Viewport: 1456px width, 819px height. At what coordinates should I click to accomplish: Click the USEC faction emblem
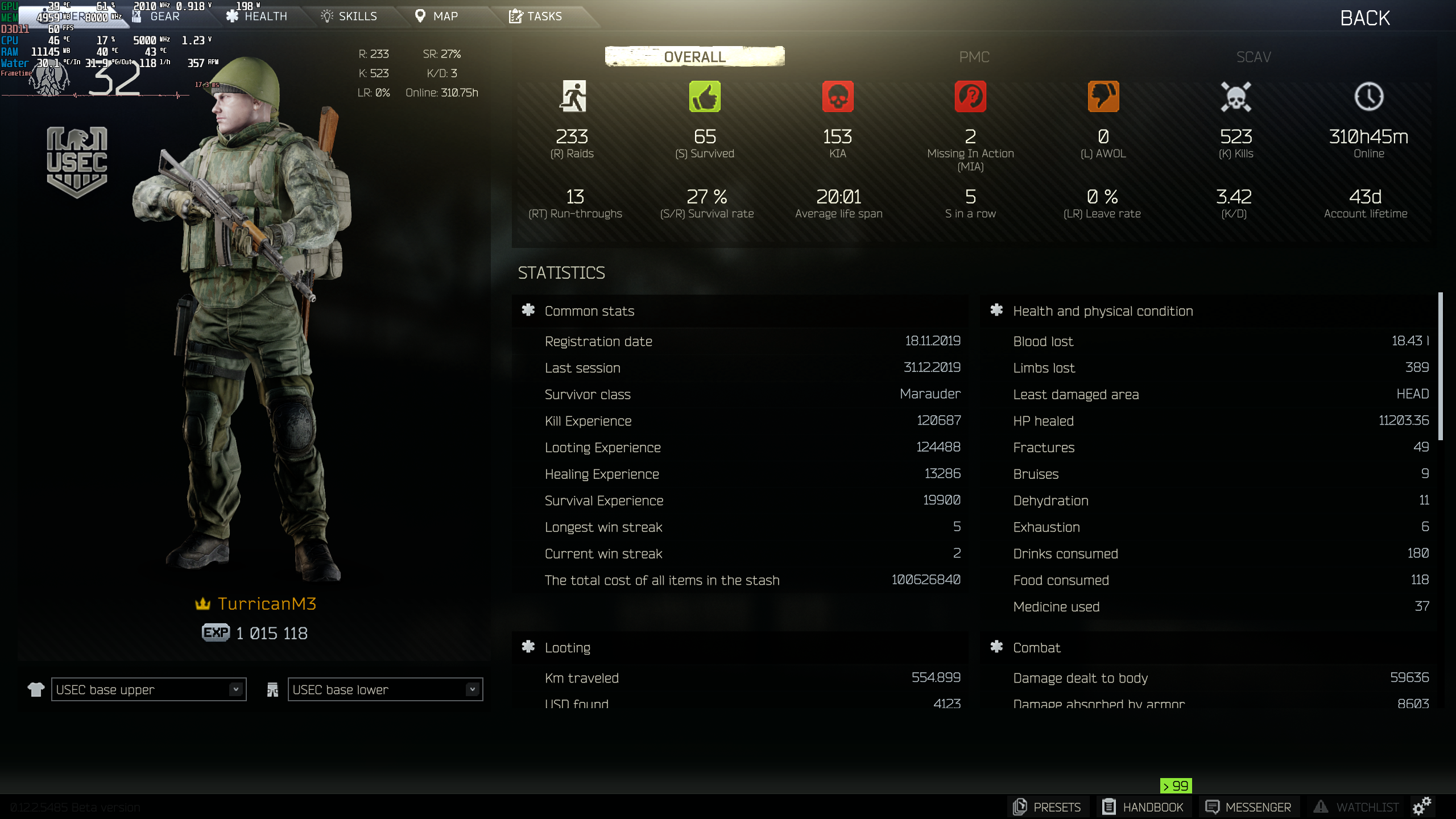click(x=77, y=161)
